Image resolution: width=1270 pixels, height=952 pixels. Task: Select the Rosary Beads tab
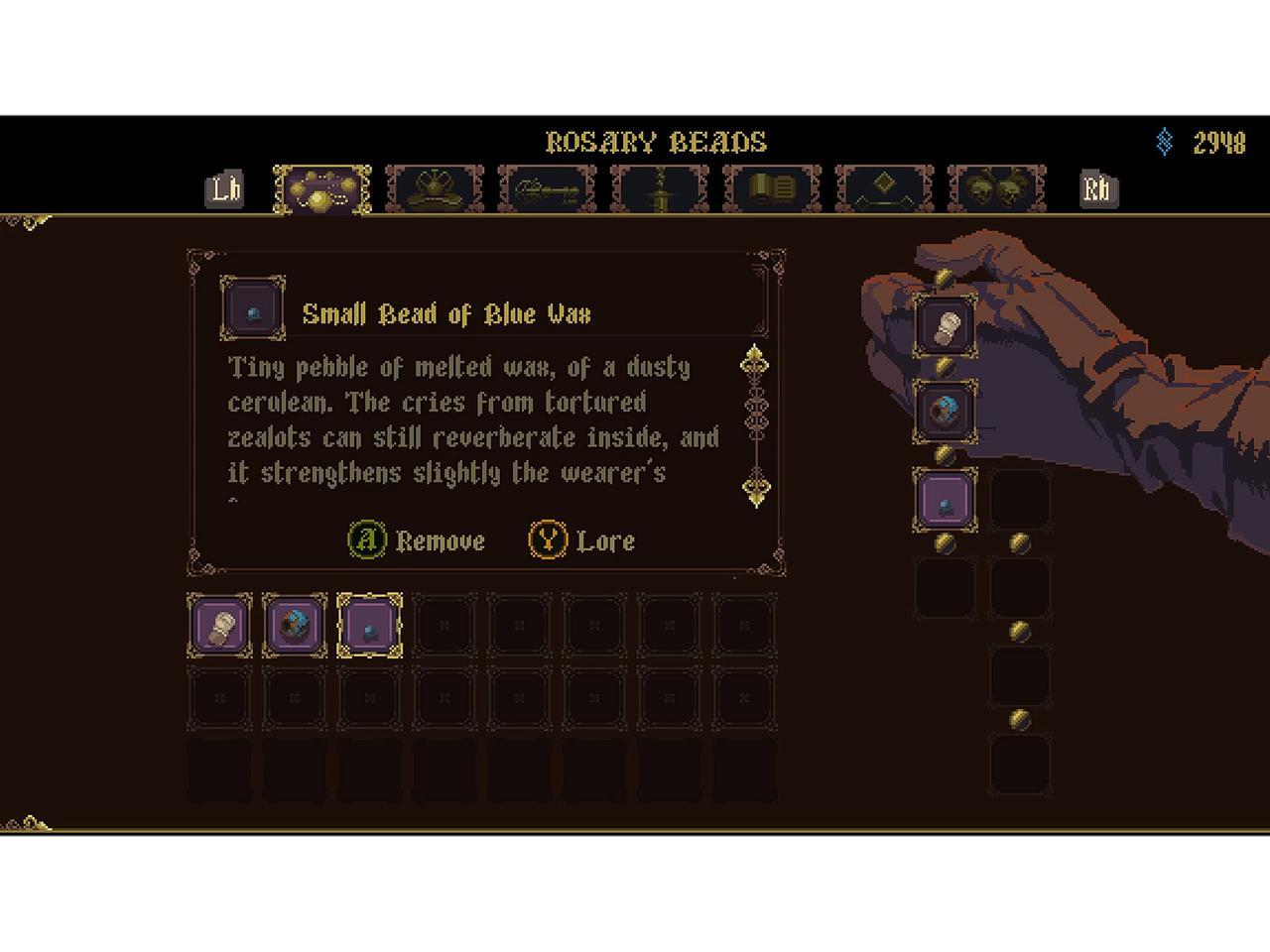tap(322, 188)
